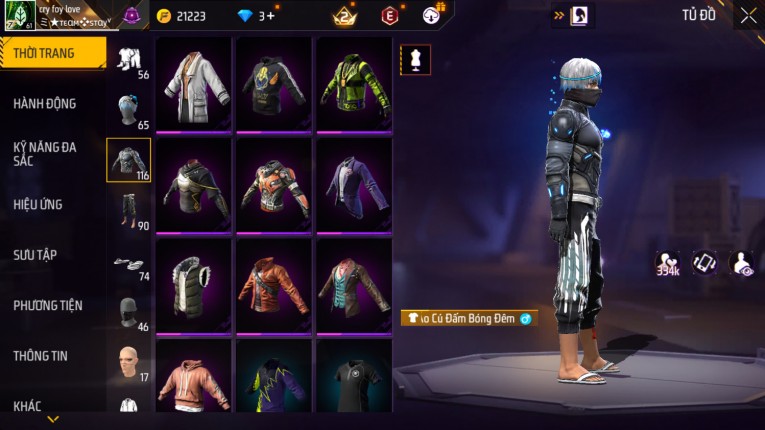
Task: Pick the mask subcategory showing 46
Action: 129,311
